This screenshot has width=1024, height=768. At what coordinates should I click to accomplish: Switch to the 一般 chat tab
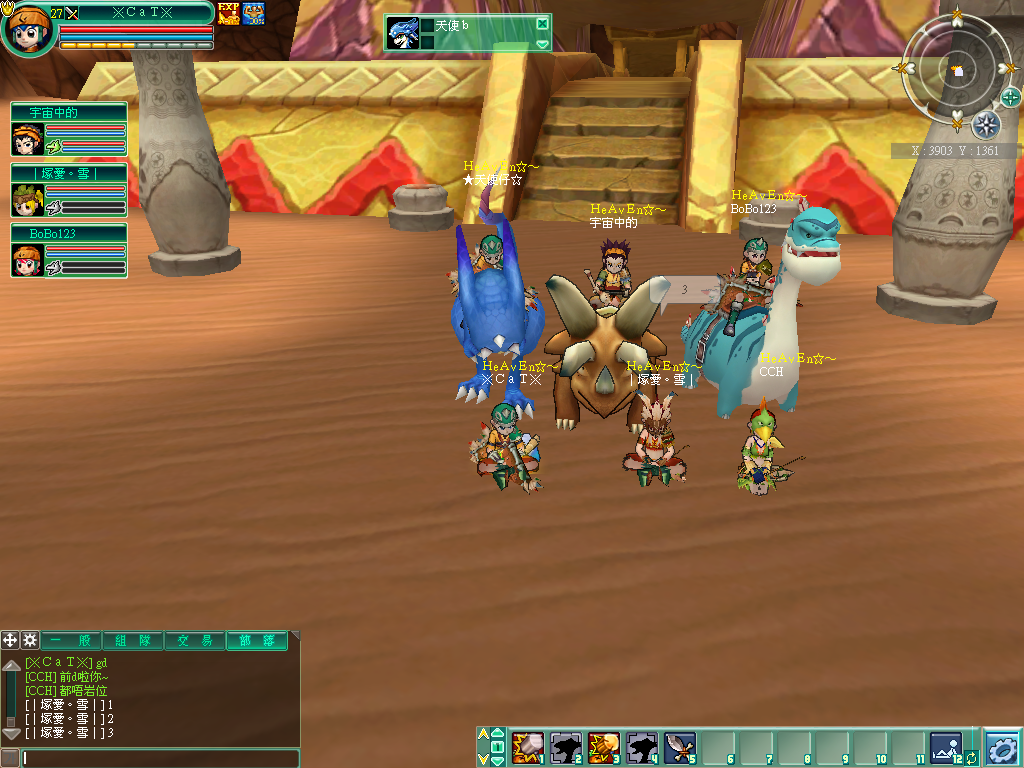71,641
